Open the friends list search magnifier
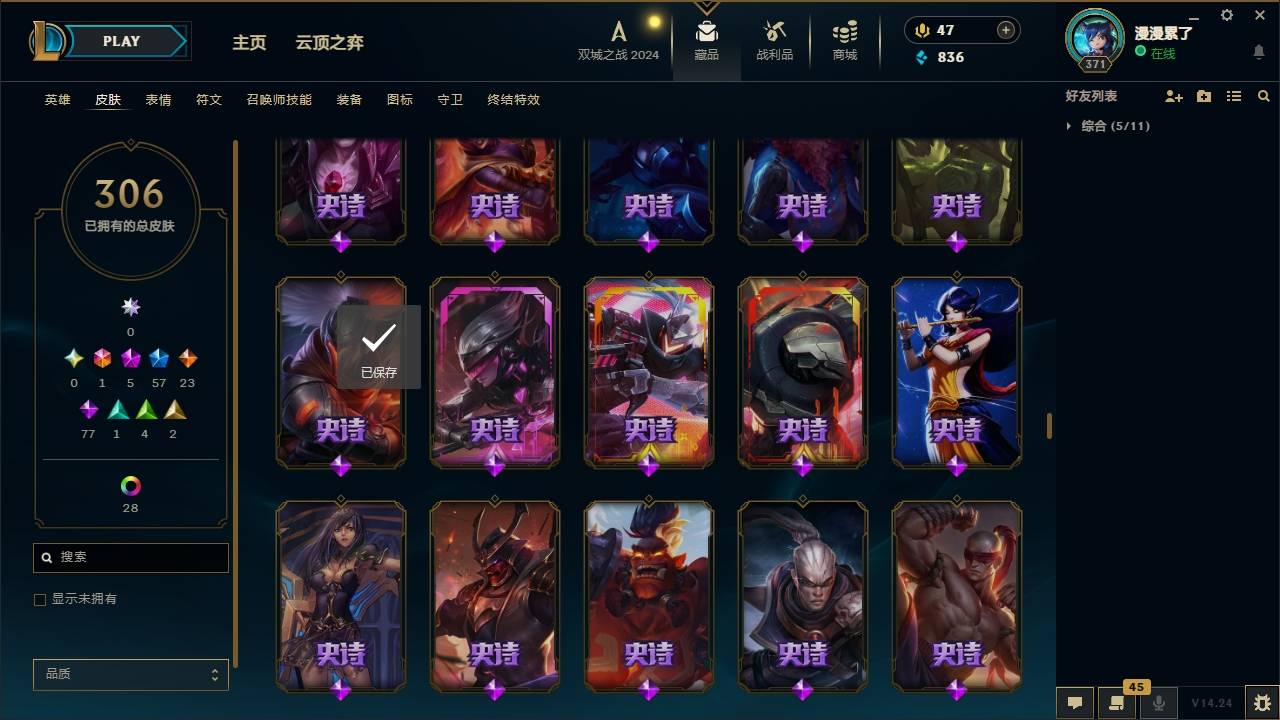Screen dimensions: 1280x720 [x=1264, y=96]
